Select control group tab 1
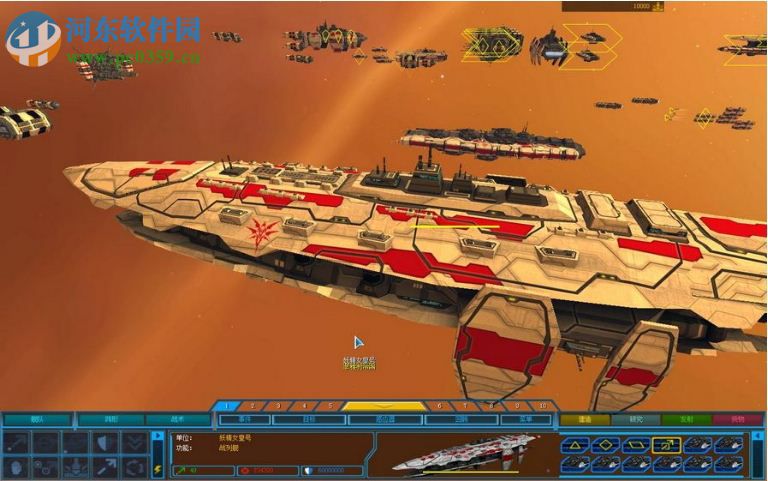The image size is (768, 481). pyautogui.click(x=225, y=406)
